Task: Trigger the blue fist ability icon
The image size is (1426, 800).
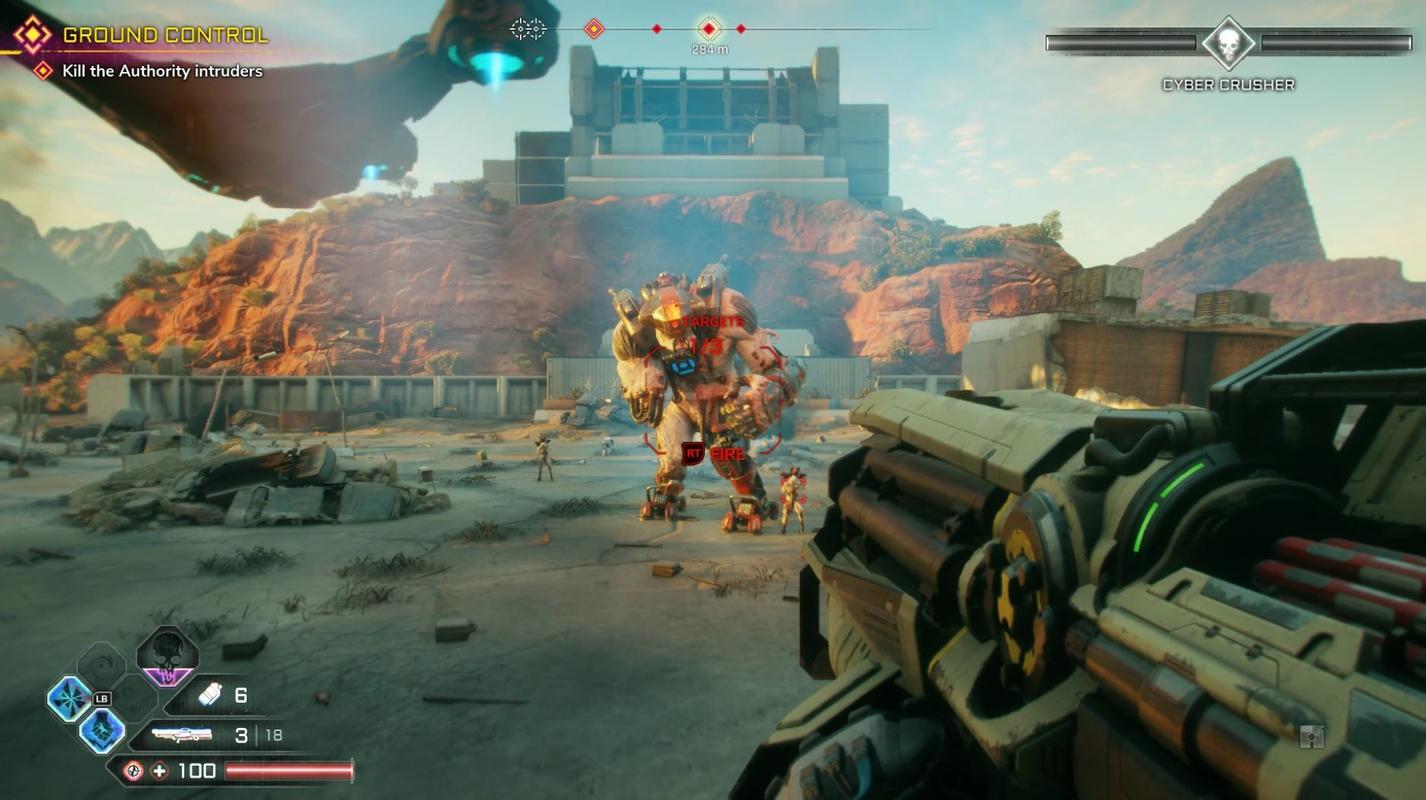Action: click(x=102, y=731)
